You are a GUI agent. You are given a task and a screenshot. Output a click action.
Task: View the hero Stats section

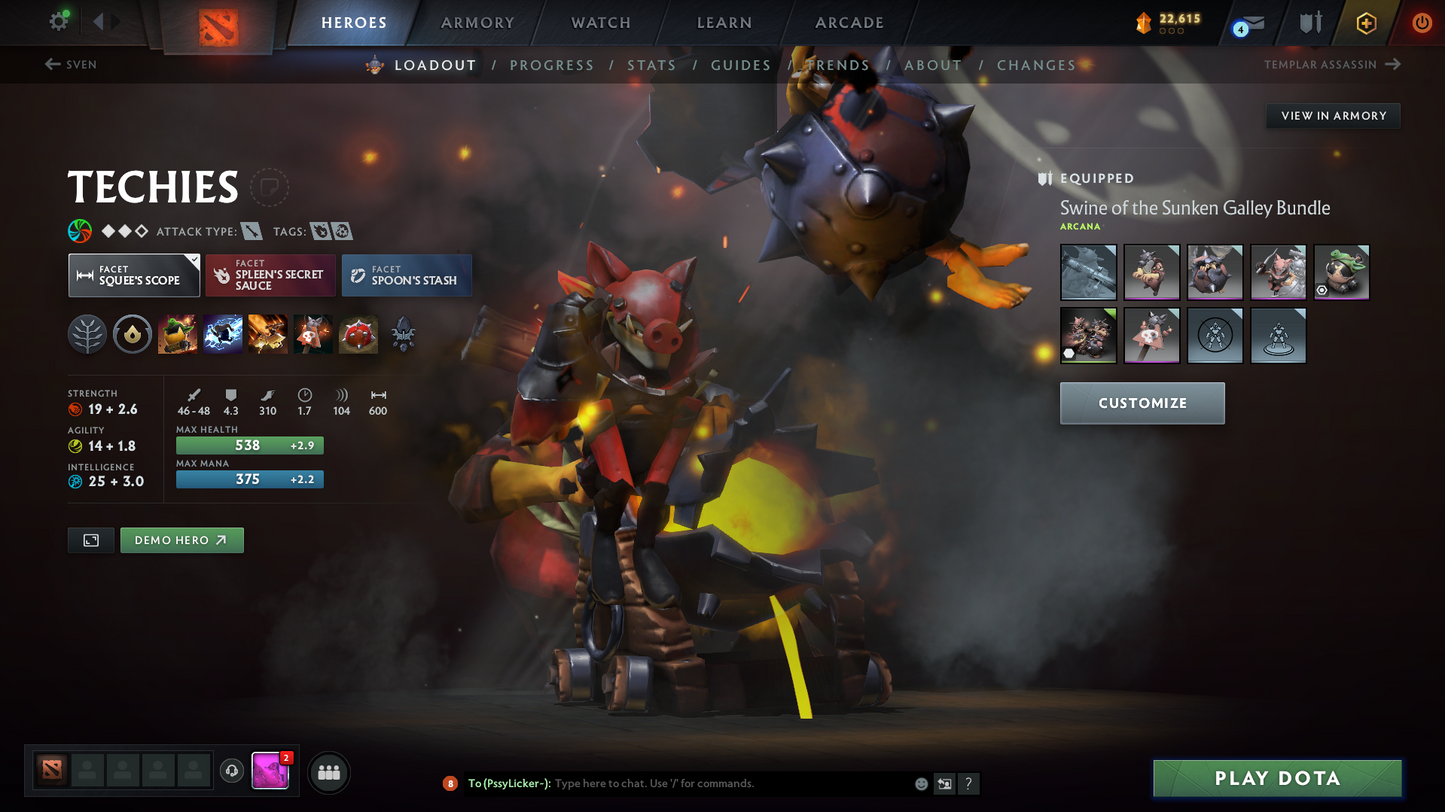pyautogui.click(x=651, y=65)
